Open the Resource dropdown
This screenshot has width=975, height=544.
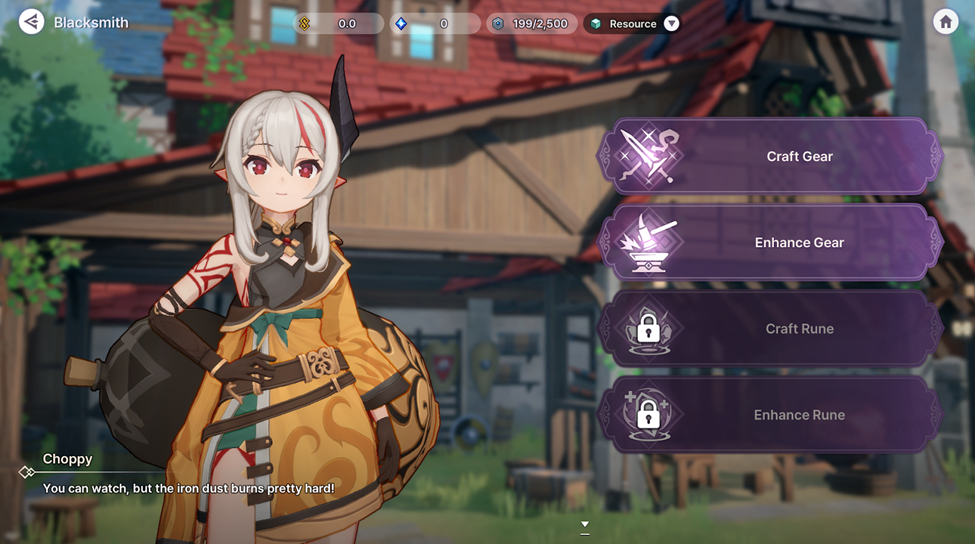pyautogui.click(x=671, y=23)
